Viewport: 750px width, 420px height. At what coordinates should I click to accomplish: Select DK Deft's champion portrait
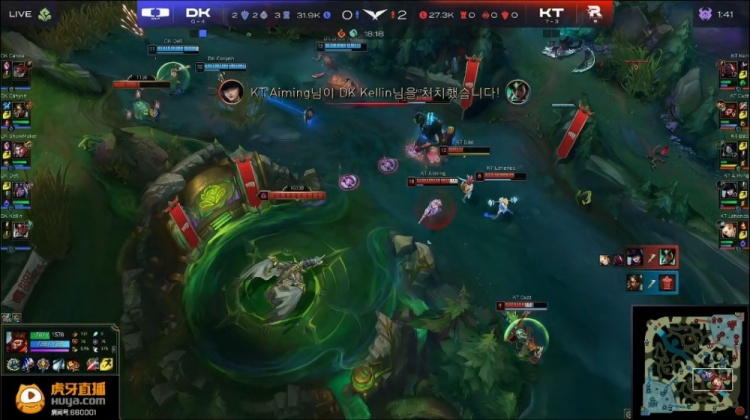(20, 188)
